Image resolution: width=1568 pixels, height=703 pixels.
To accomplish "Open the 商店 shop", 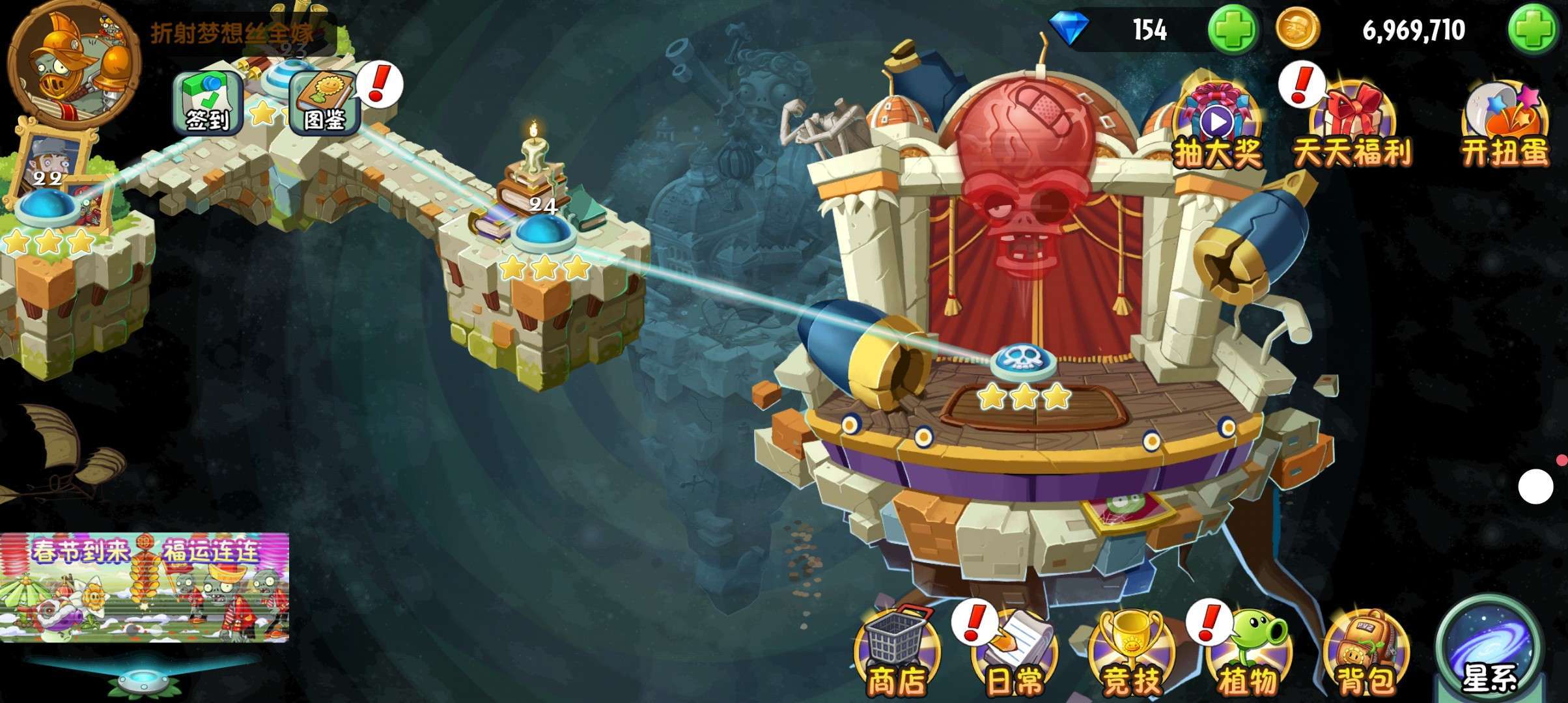I will (x=897, y=654).
